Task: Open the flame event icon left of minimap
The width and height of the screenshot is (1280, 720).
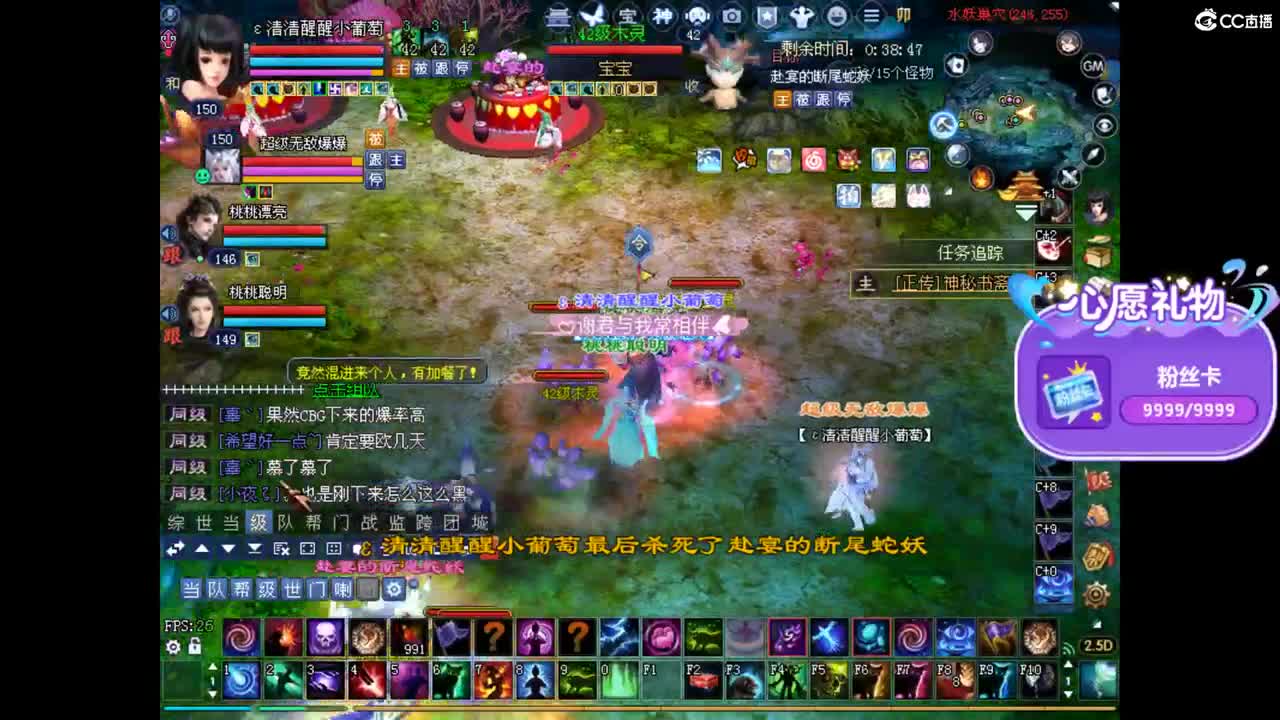Action: tap(981, 177)
